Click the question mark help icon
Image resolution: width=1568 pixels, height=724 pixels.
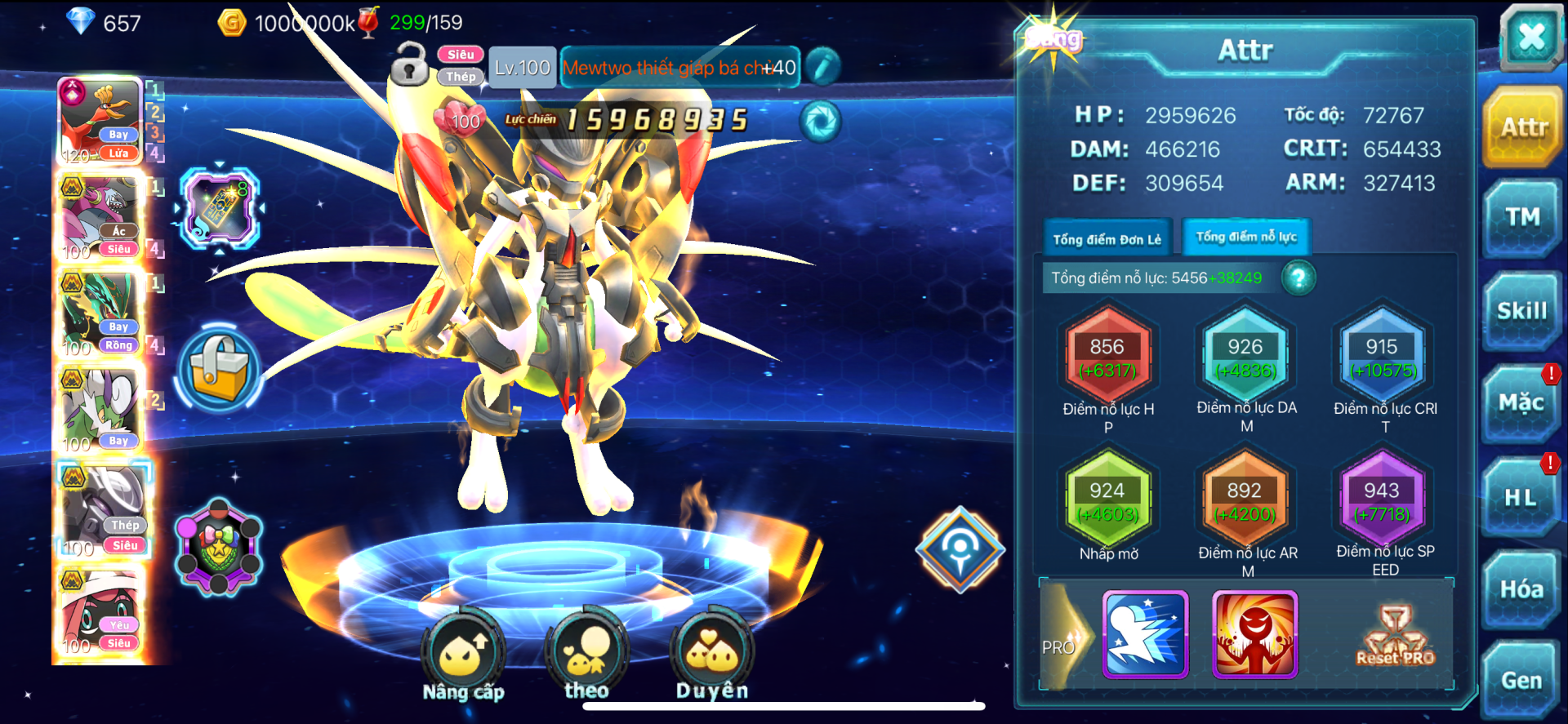click(1298, 278)
